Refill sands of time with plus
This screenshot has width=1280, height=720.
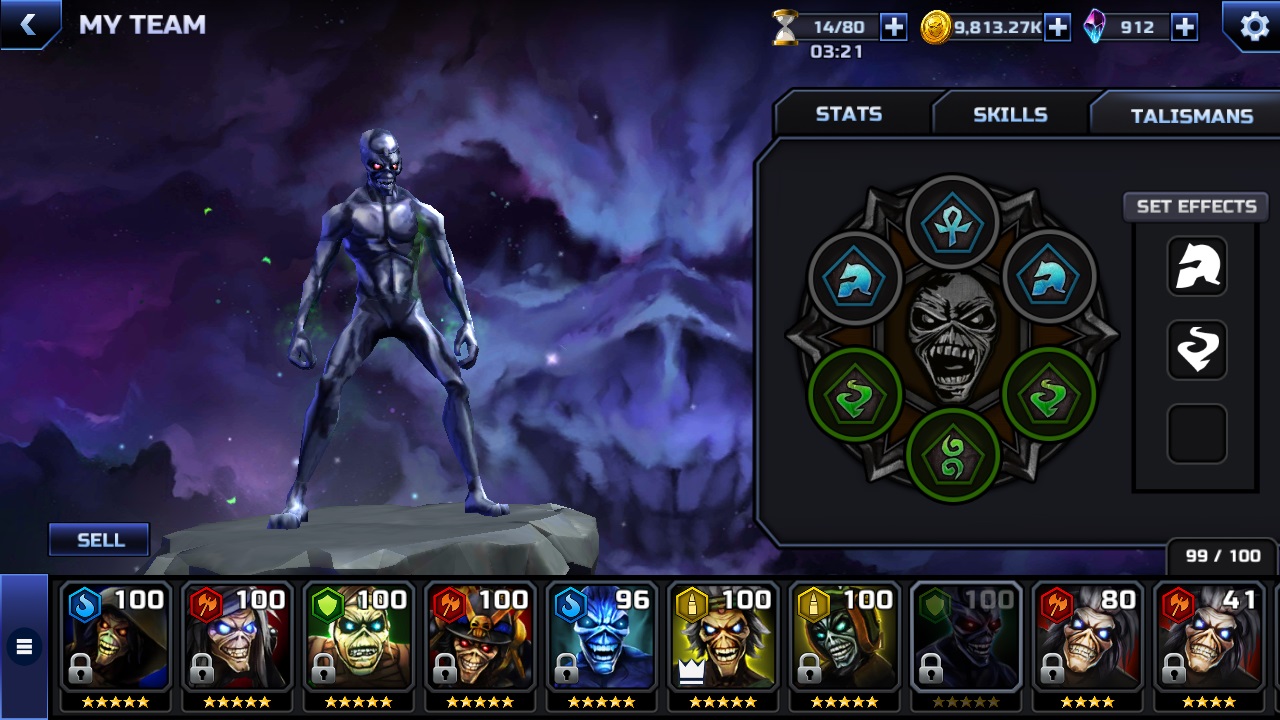point(893,27)
